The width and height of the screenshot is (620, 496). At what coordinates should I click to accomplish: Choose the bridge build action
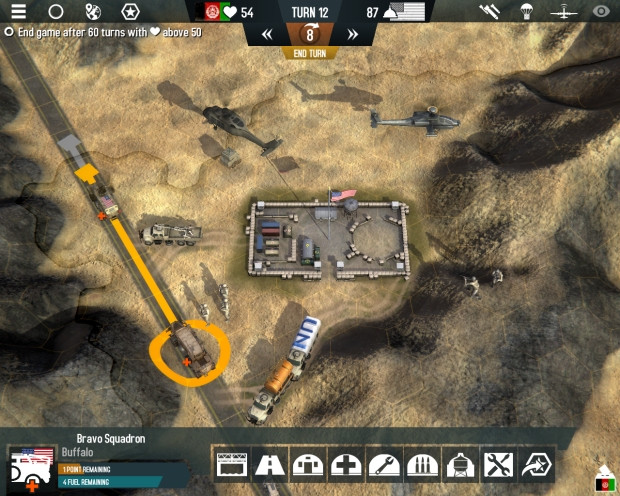[x=231, y=464]
